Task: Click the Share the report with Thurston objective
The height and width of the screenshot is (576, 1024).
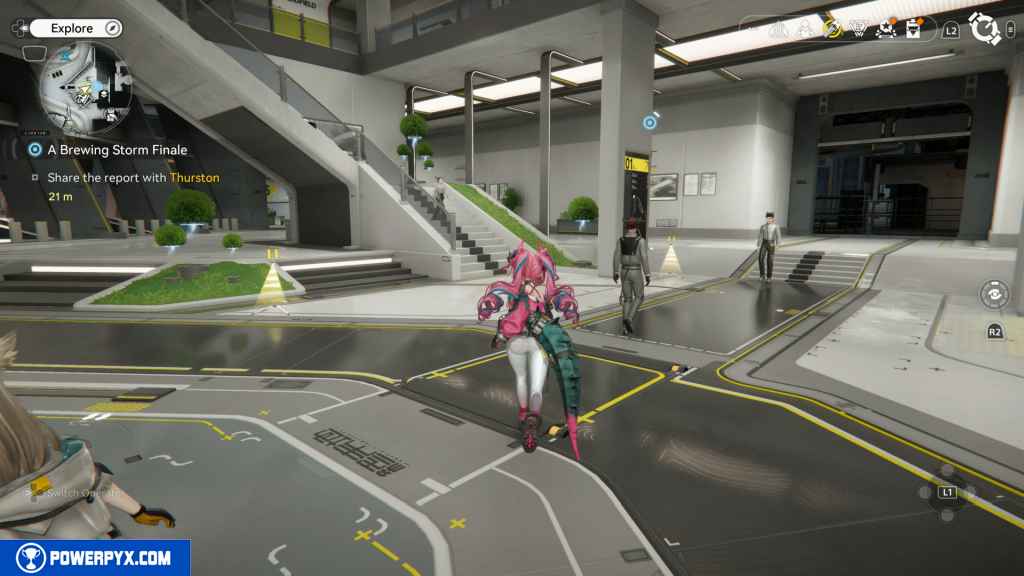Action: pos(132,178)
